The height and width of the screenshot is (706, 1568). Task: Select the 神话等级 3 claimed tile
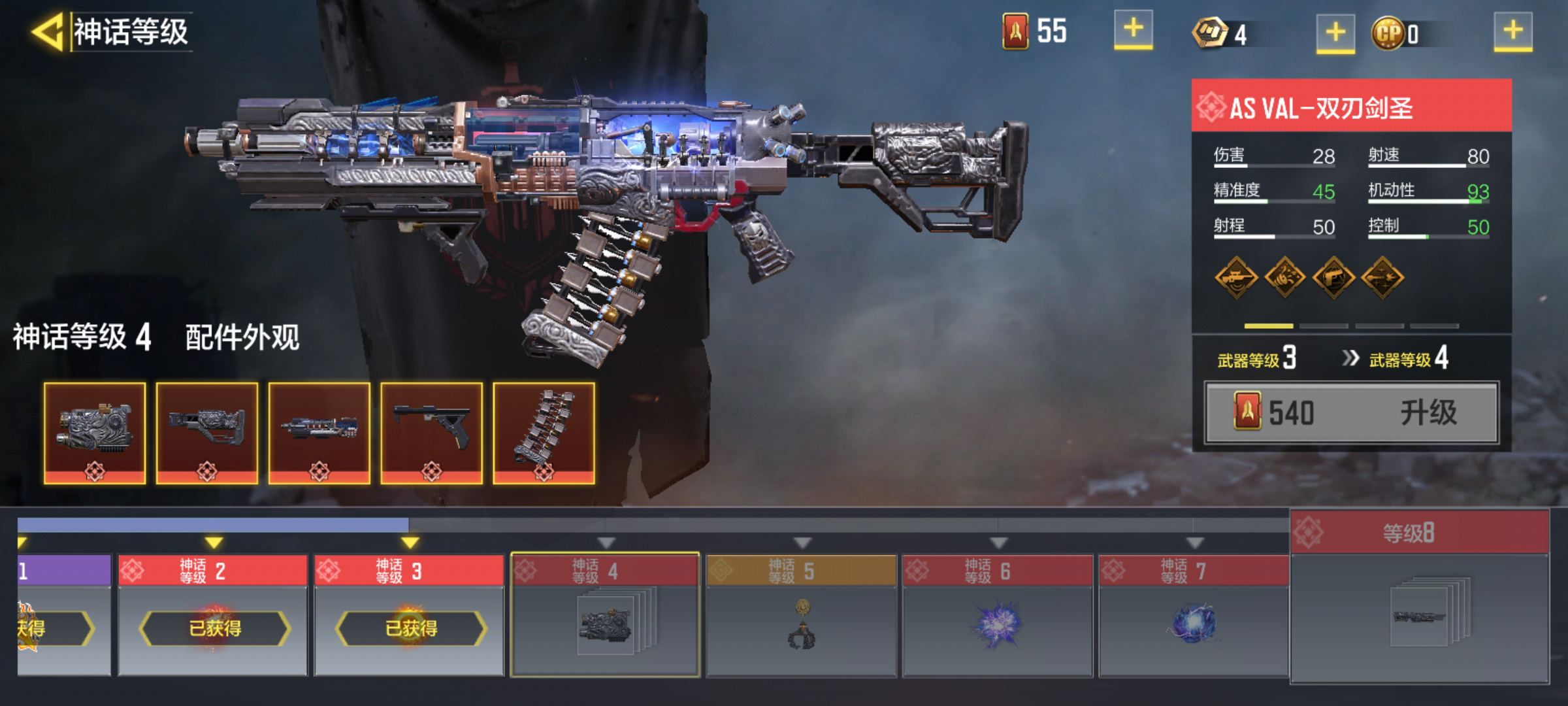(410, 616)
